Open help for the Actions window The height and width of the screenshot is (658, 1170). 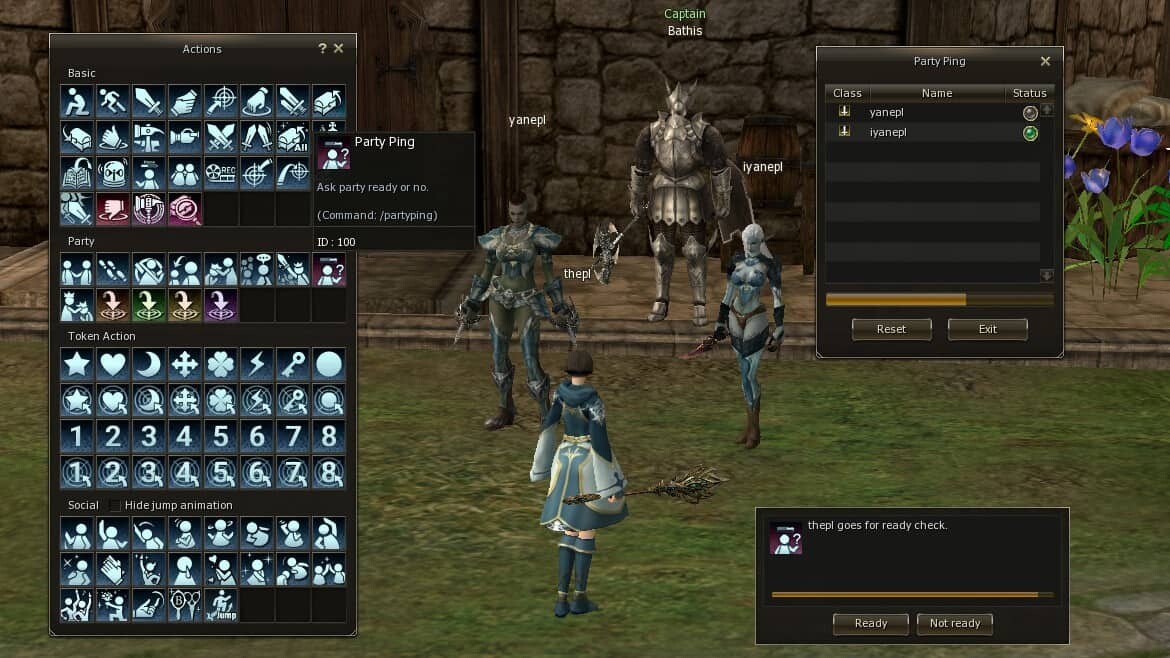[322, 48]
